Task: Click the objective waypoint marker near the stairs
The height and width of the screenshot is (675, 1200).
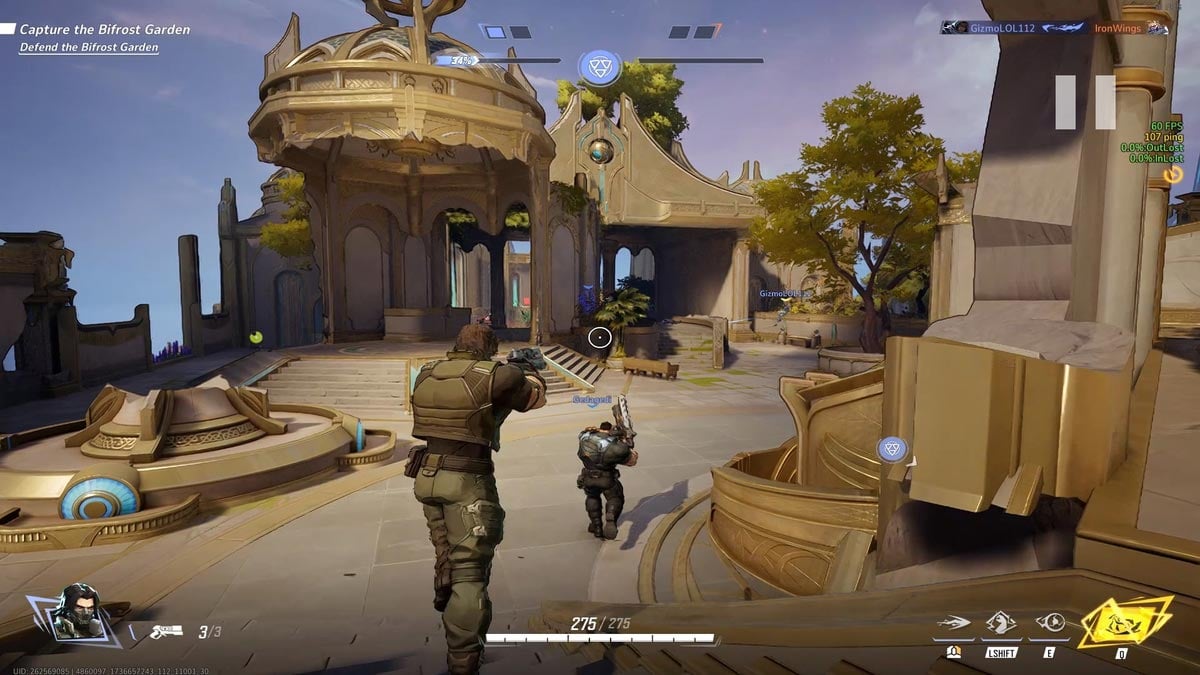Action: tap(892, 449)
